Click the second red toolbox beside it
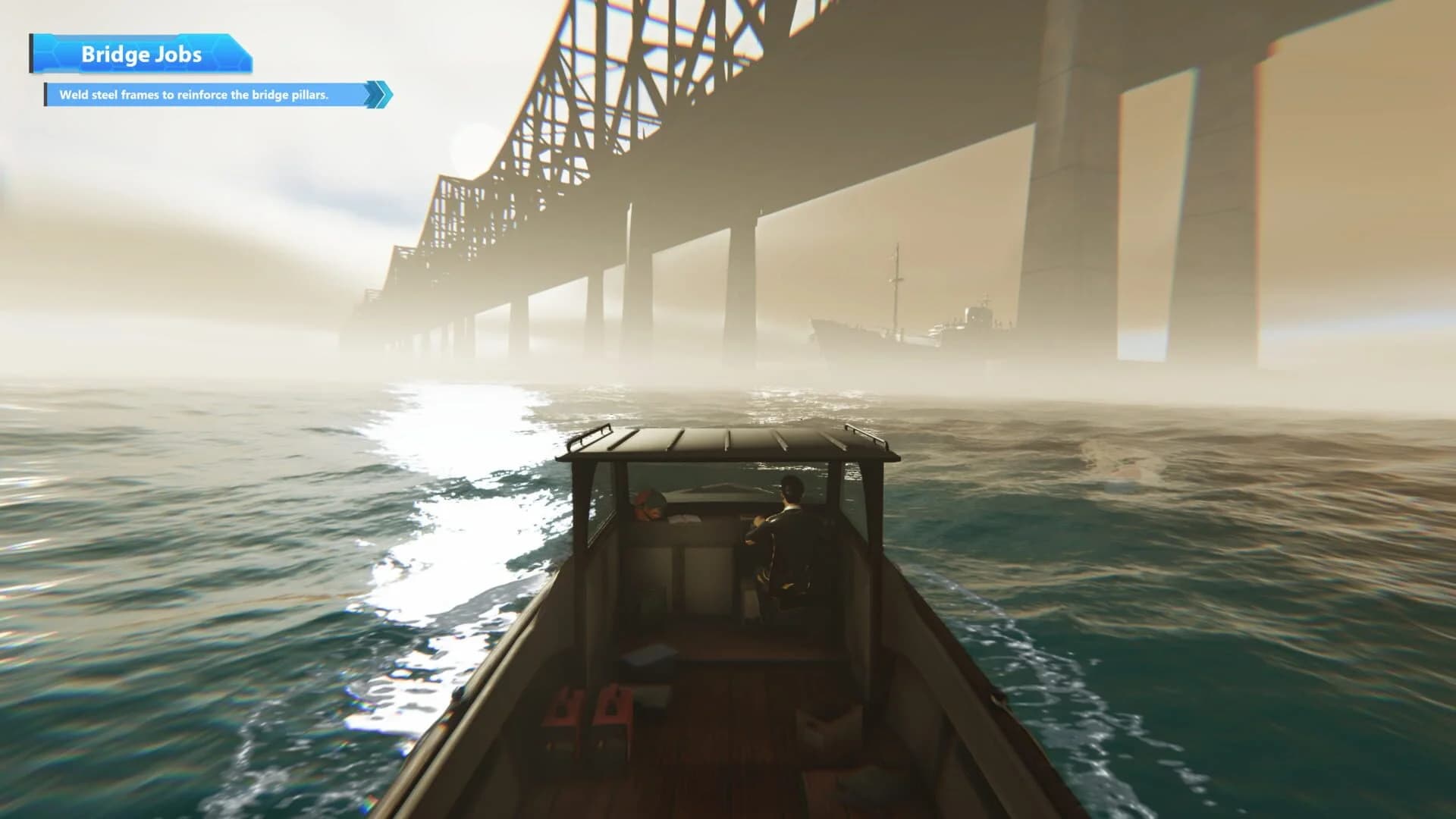The image size is (1456, 819). coord(613,707)
